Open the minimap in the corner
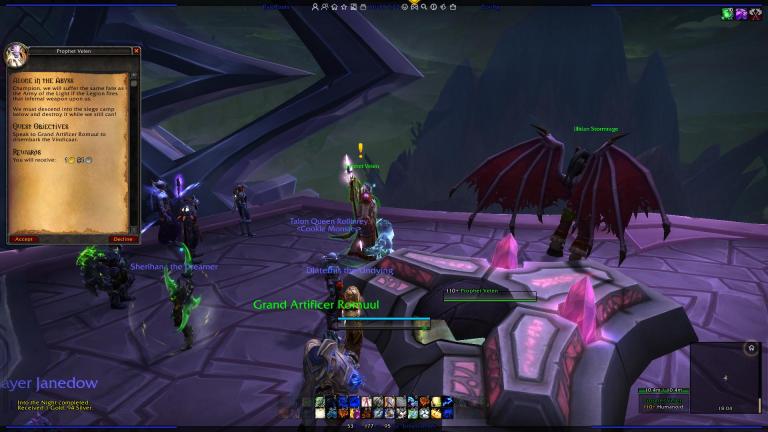The height and width of the screenshot is (432, 768). coord(725,378)
